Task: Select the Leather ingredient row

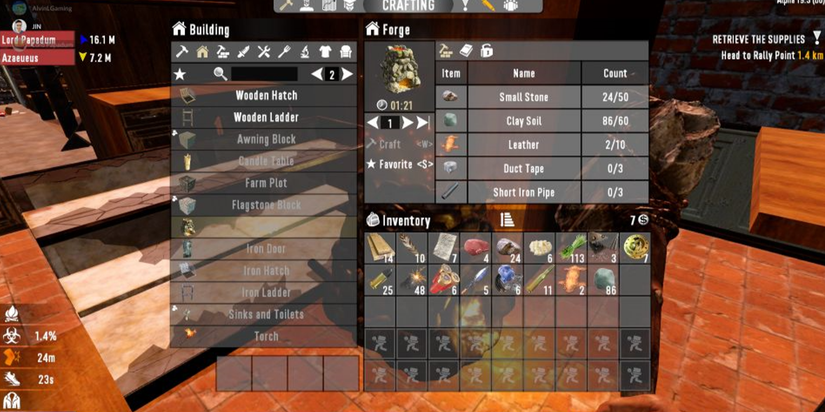Action: (x=545, y=144)
